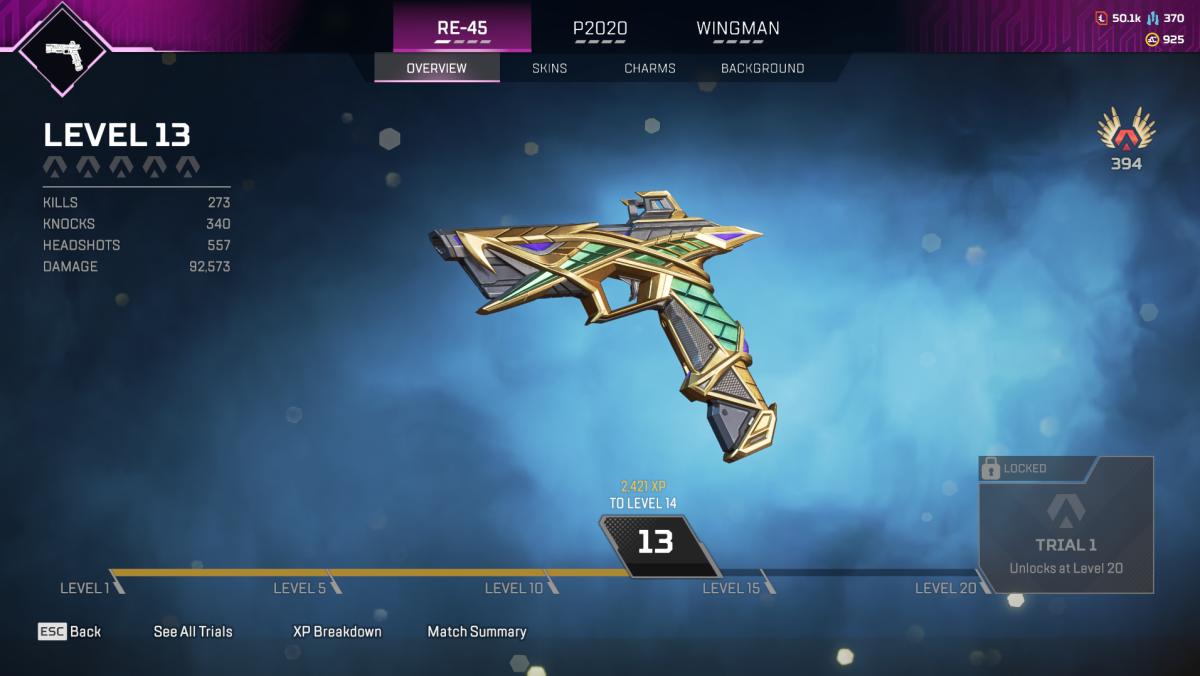Choose the Background sub-tab
The width and height of the screenshot is (1200, 676).
click(x=762, y=68)
